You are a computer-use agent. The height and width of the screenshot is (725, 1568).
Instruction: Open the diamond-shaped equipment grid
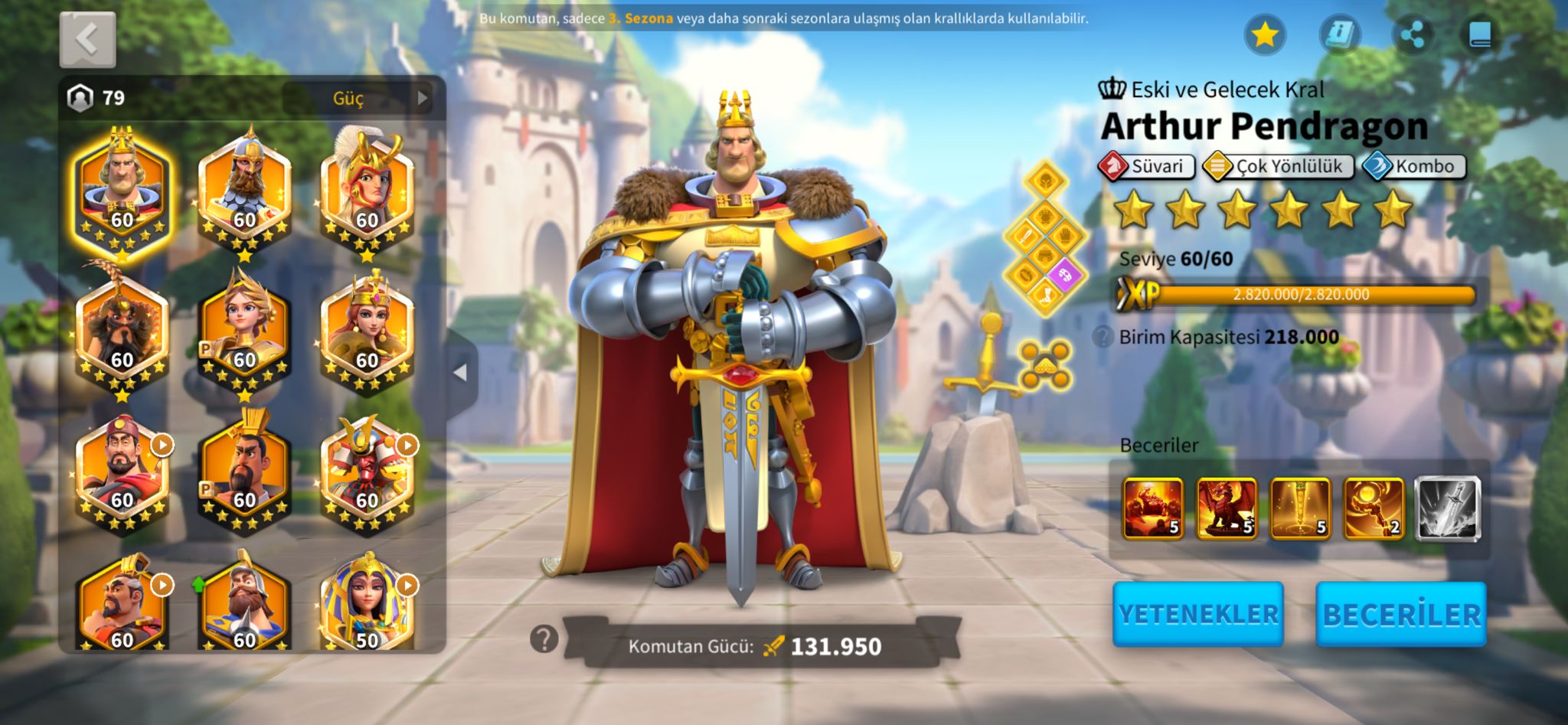(x=1045, y=239)
